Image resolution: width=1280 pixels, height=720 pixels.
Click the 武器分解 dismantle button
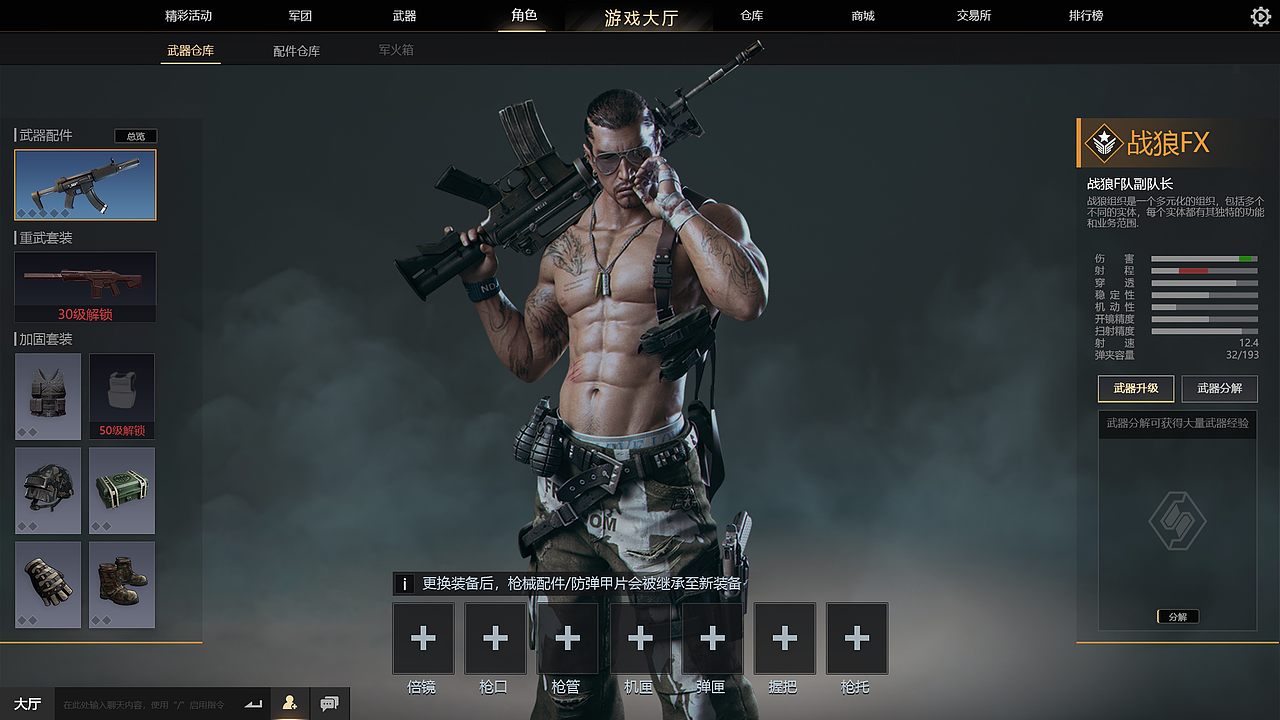tap(1219, 389)
